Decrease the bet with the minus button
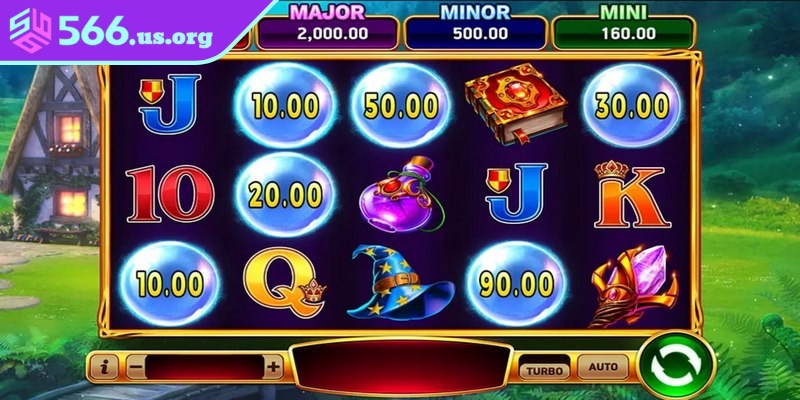The width and height of the screenshot is (800, 400). click(x=136, y=367)
